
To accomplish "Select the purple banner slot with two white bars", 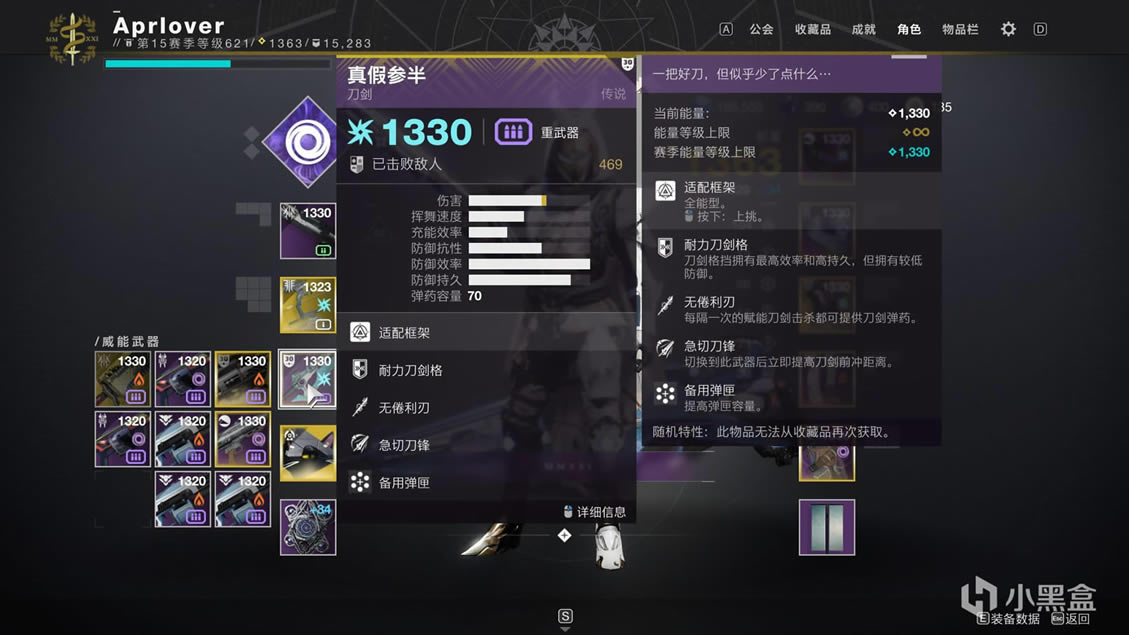I will 826,527.
